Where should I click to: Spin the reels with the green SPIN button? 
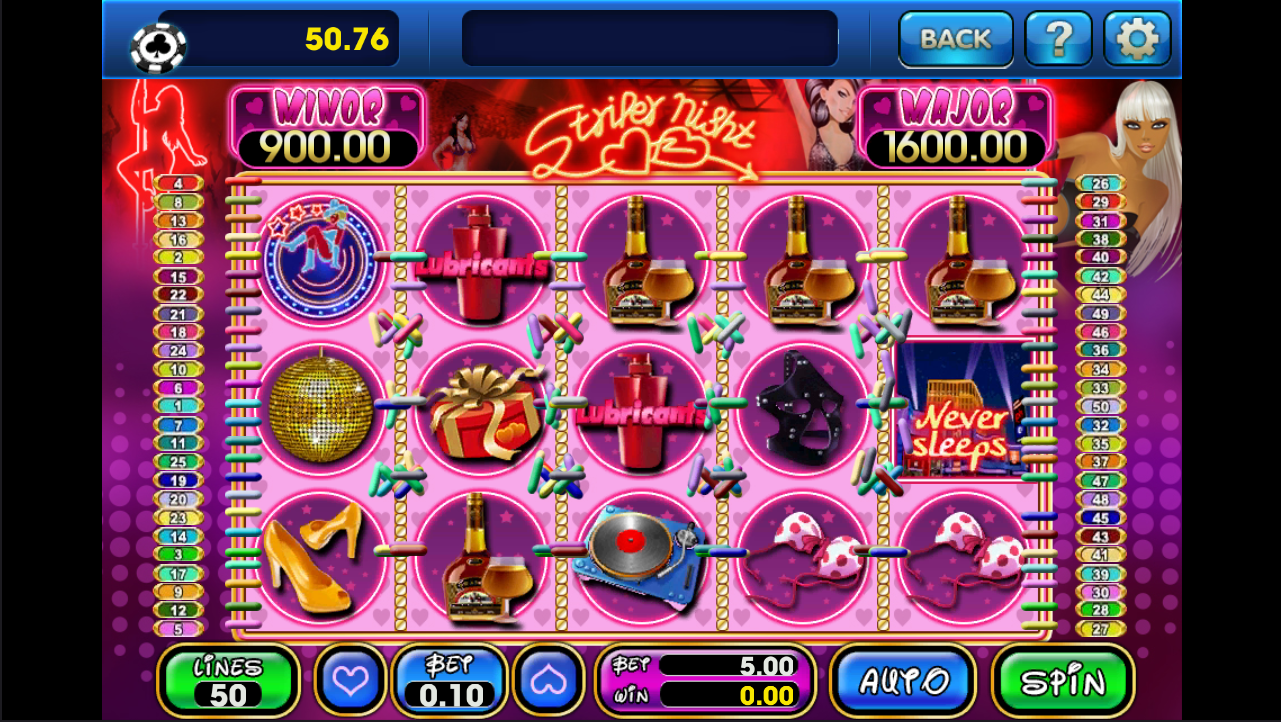1062,681
